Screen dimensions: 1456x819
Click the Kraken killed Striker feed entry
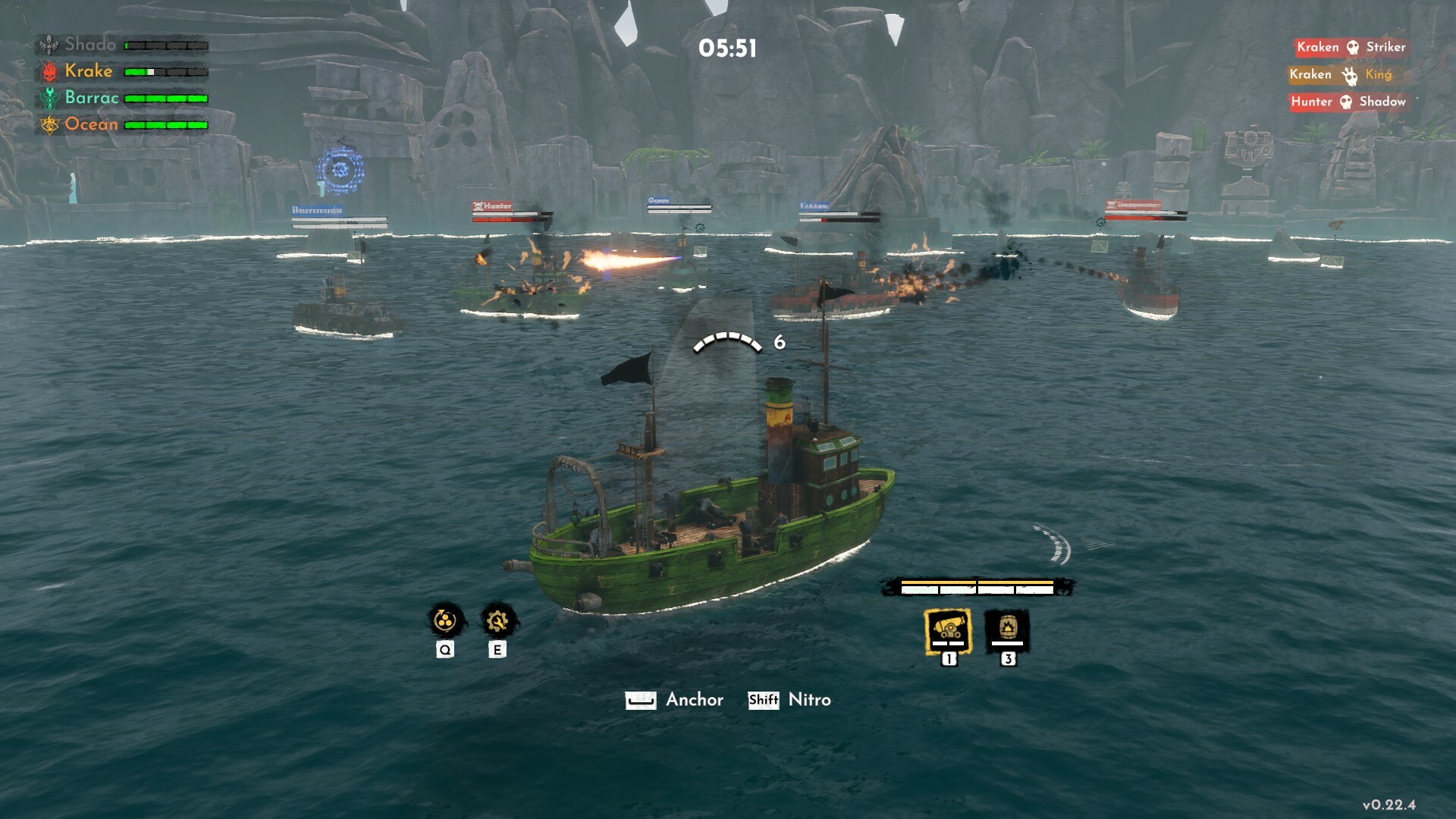pyautogui.click(x=1351, y=47)
